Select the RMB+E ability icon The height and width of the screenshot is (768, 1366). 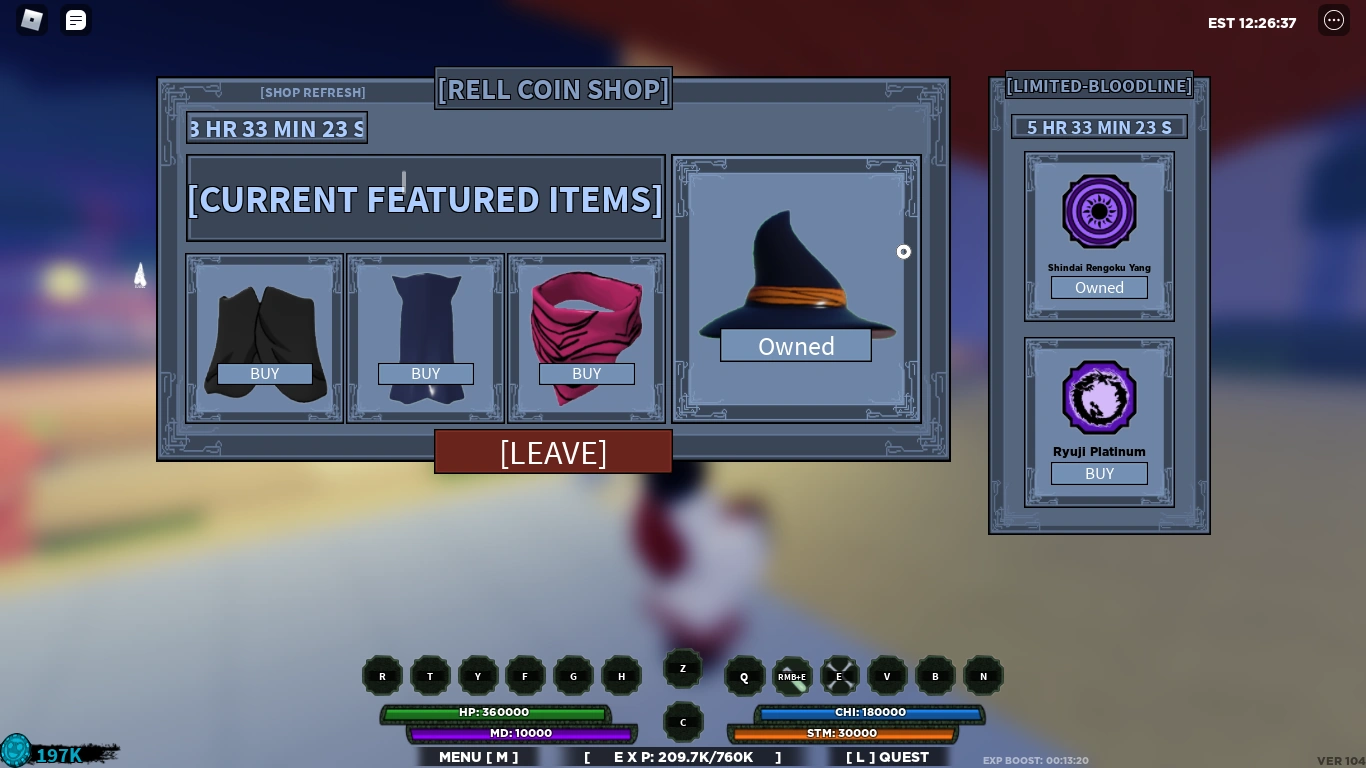(791, 676)
